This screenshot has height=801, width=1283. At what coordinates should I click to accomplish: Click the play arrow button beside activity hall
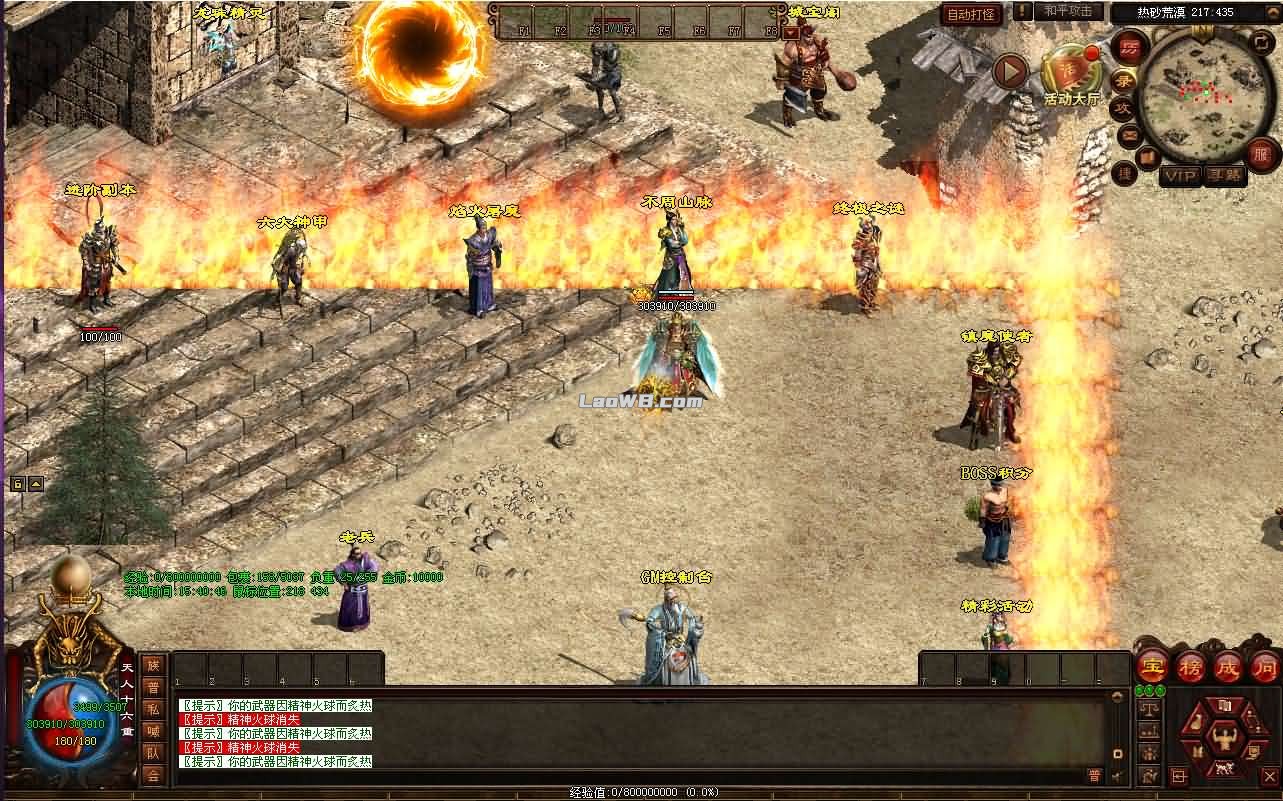(1011, 72)
